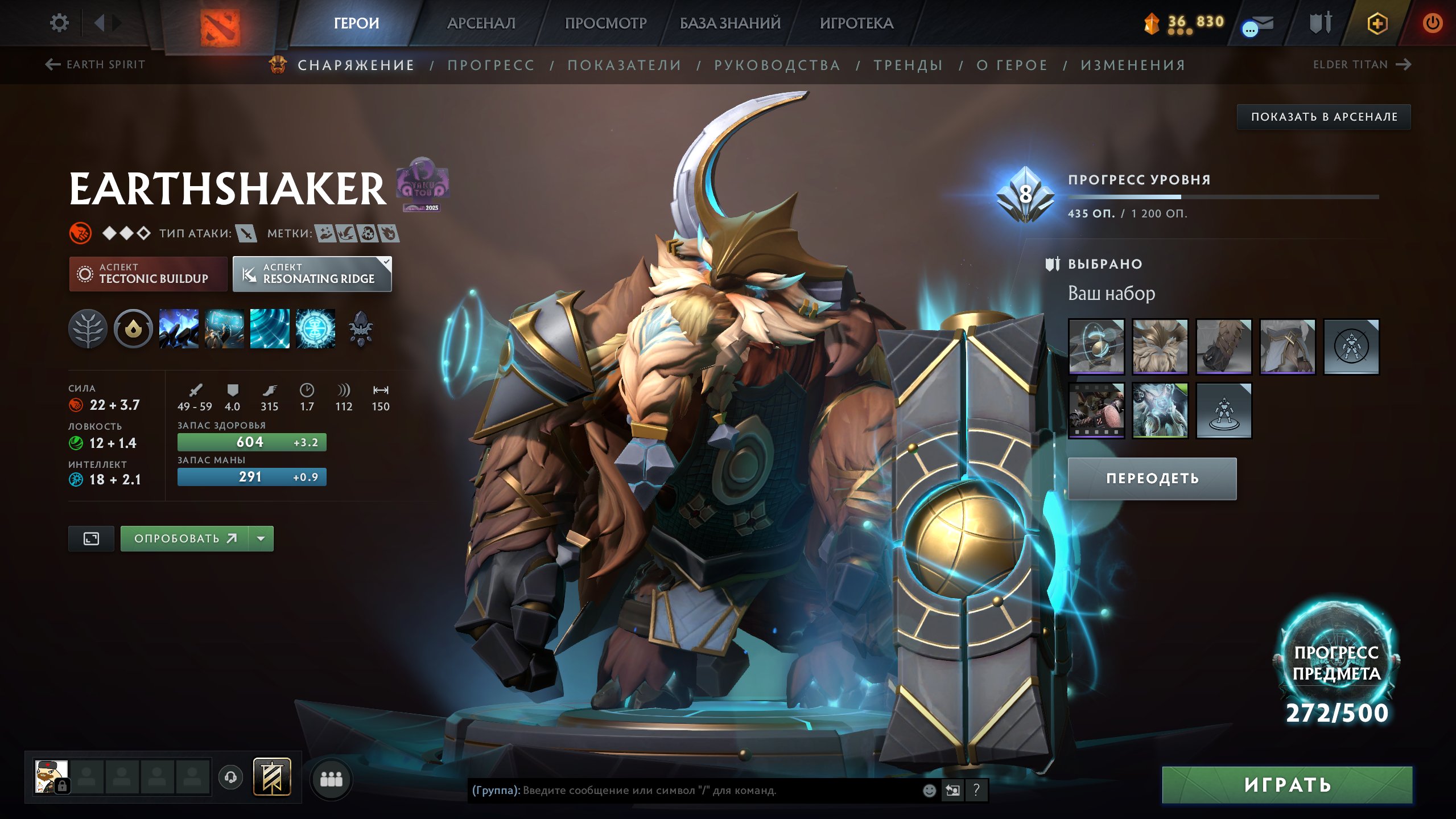Screen dimensions: 1456x819
Task: Open the settings gear menu
Action: [59, 22]
